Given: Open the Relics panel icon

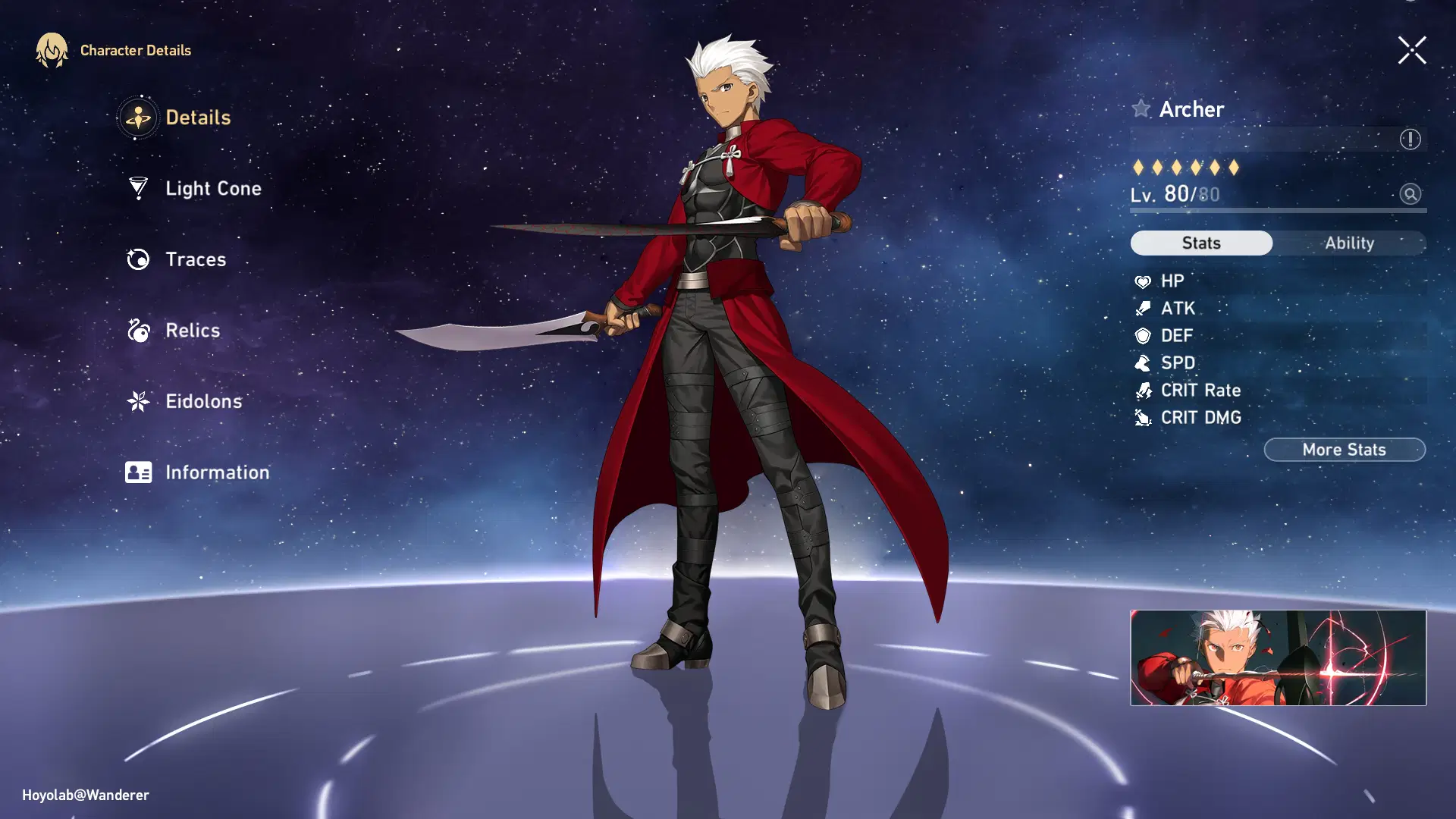Looking at the screenshot, I should (137, 330).
